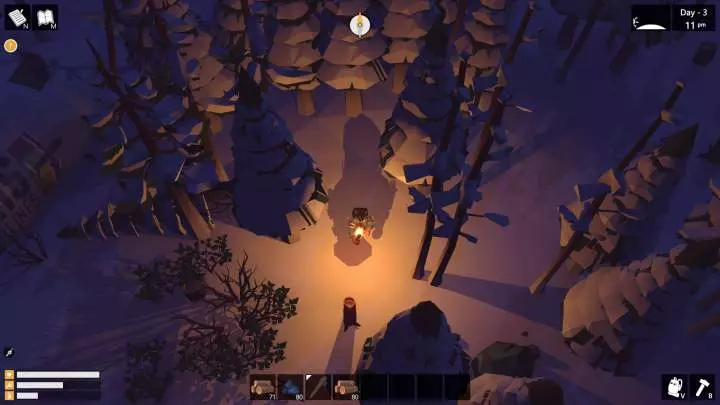Open the open-book map icon
The width and height of the screenshot is (720, 405).
pyautogui.click(x=45, y=17)
